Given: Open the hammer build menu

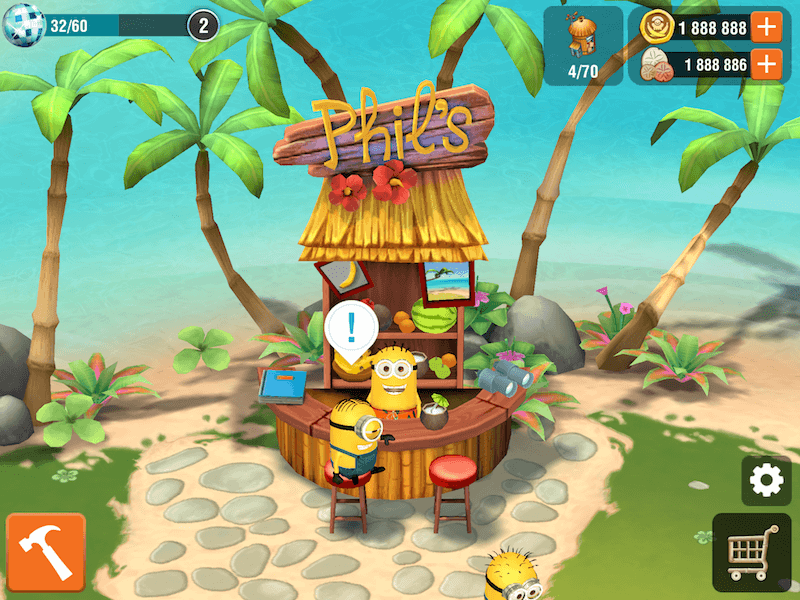Looking at the screenshot, I should pos(44,553).
